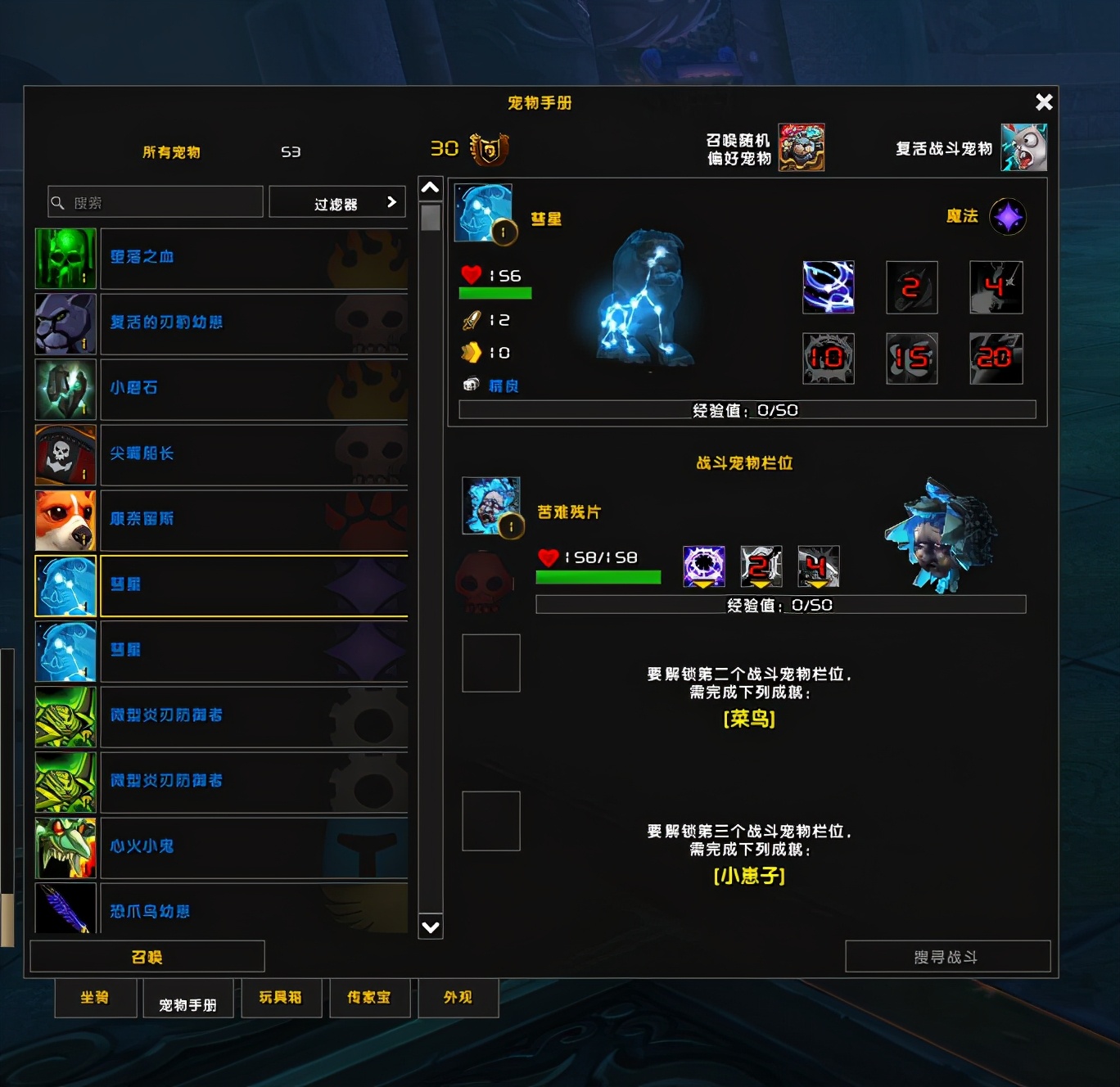Open the [菜鸟] achievement link
This screenshot has height=1087, width=1120.
click(x=748, y=721)
